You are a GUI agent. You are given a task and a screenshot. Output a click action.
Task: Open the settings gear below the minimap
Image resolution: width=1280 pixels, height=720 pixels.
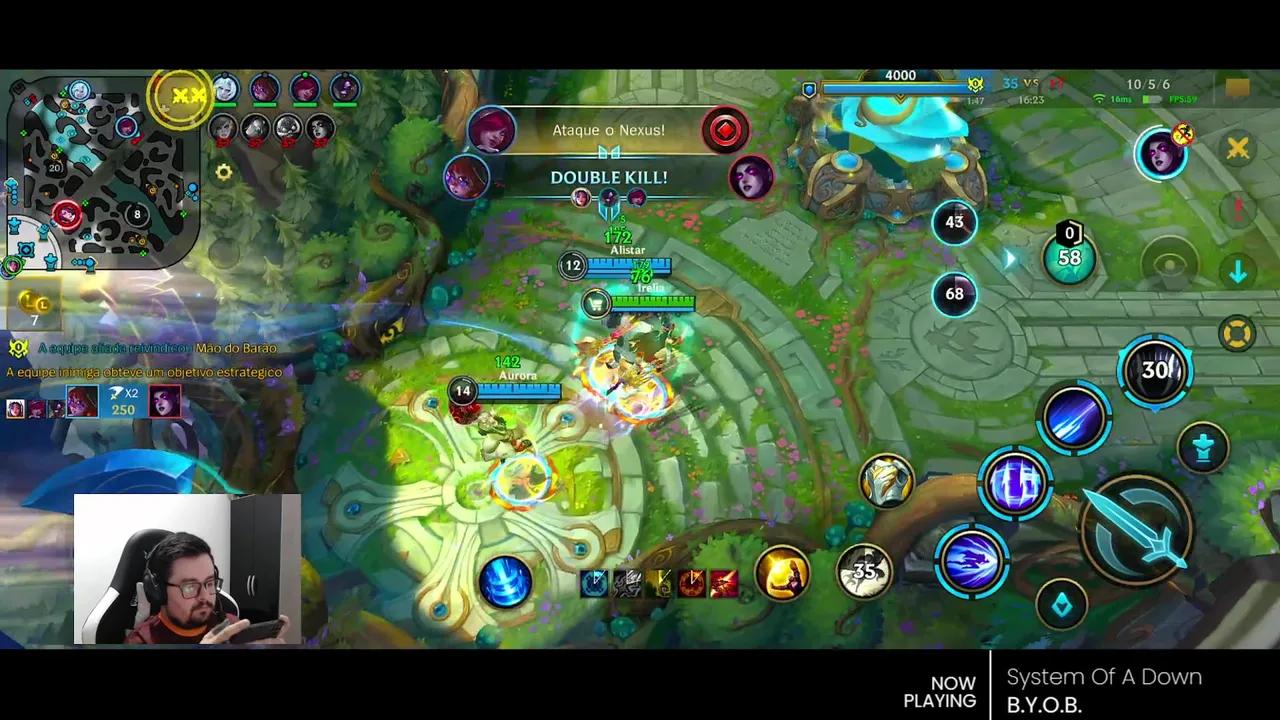pos(224,172)
